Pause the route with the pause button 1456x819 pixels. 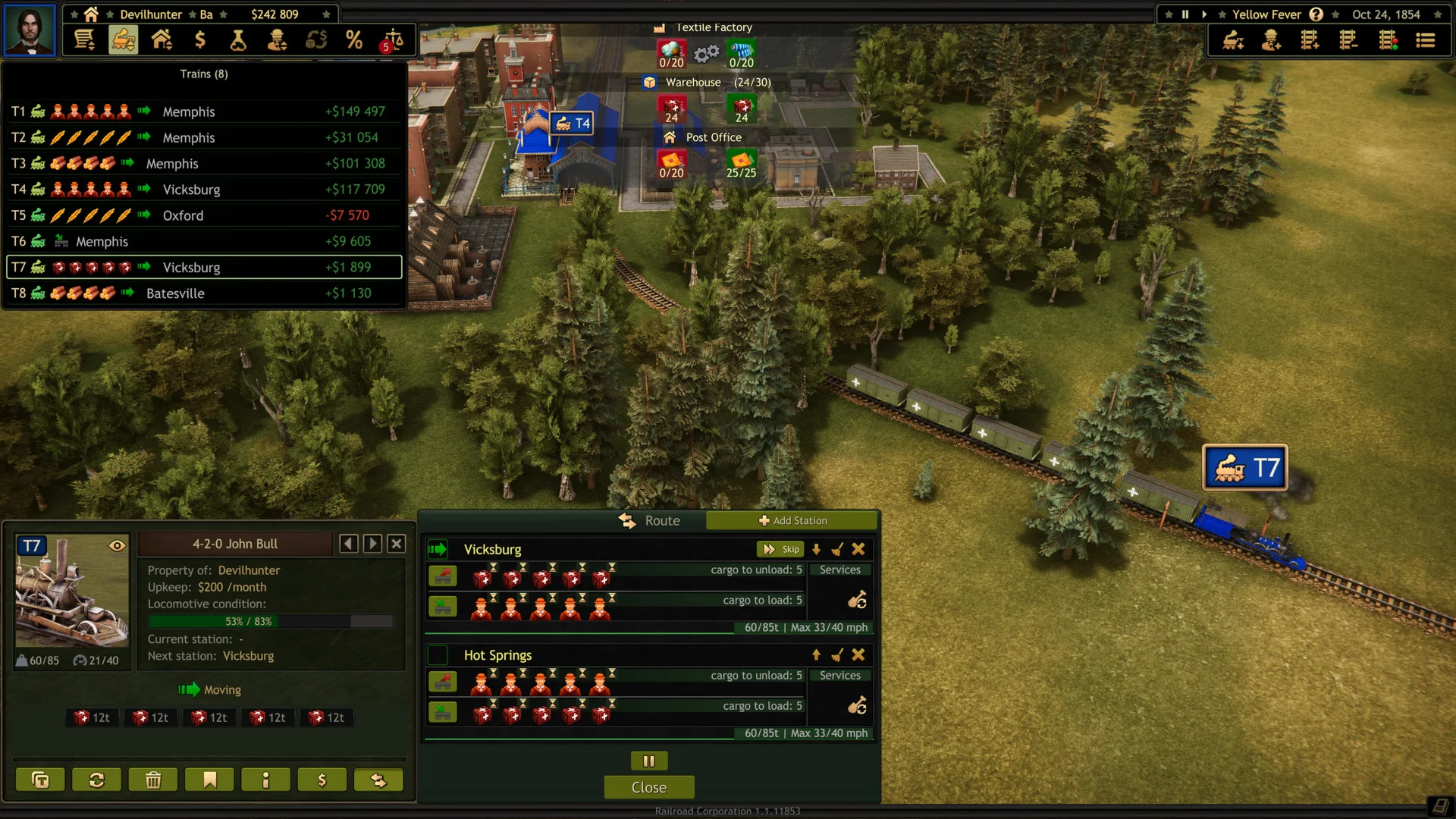[x=648, y=761]
